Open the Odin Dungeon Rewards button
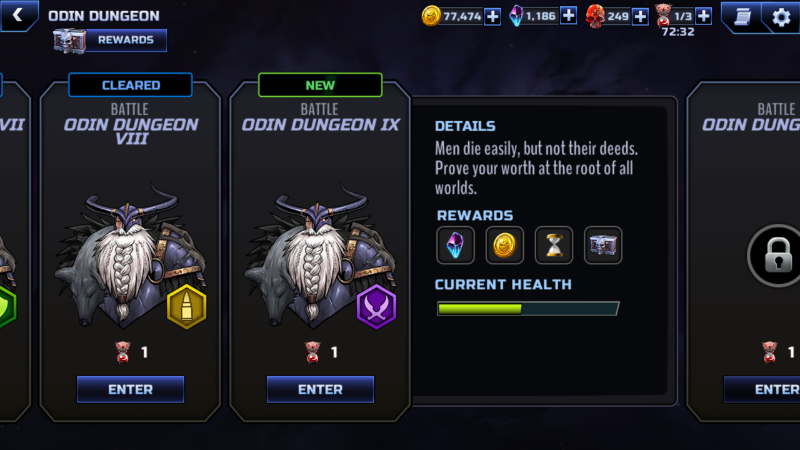This screenshot has width=800, height=450. pos(110,40)
